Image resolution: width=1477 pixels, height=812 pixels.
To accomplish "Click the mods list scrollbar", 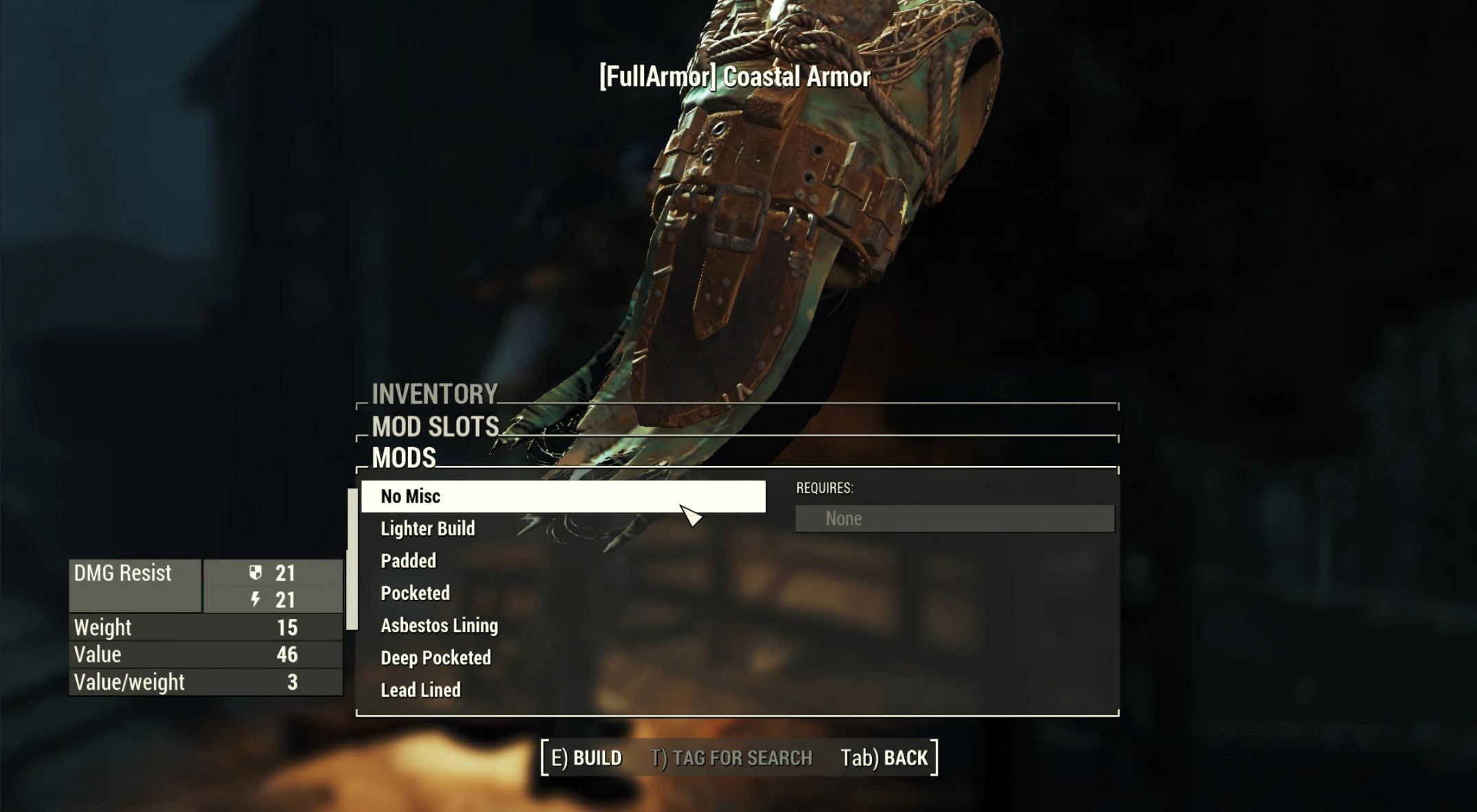I will pyautogui.click(x=352, y=559).
